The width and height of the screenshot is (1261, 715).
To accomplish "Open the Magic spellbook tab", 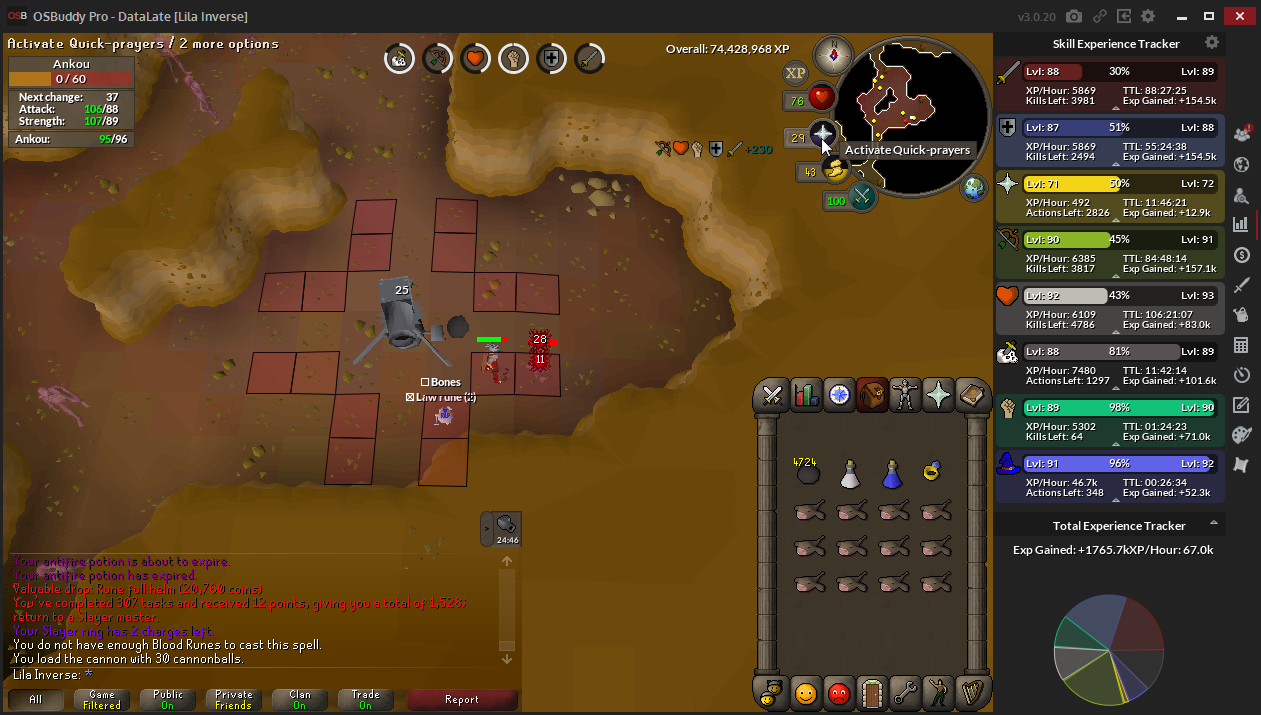I will [x=971, y=395].
